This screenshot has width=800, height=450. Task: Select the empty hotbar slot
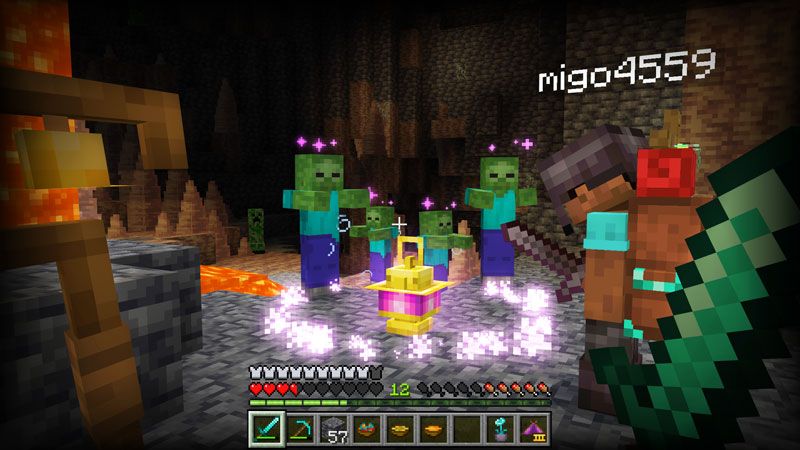465,427
